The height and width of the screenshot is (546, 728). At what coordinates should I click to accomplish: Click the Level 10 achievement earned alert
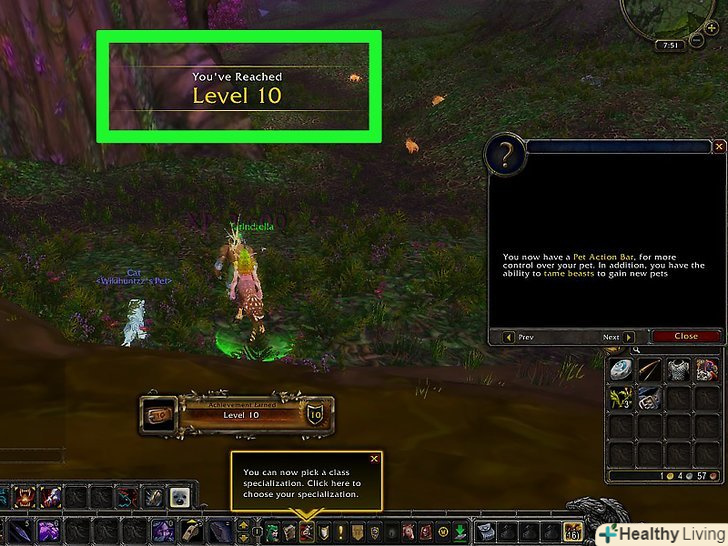235,413
